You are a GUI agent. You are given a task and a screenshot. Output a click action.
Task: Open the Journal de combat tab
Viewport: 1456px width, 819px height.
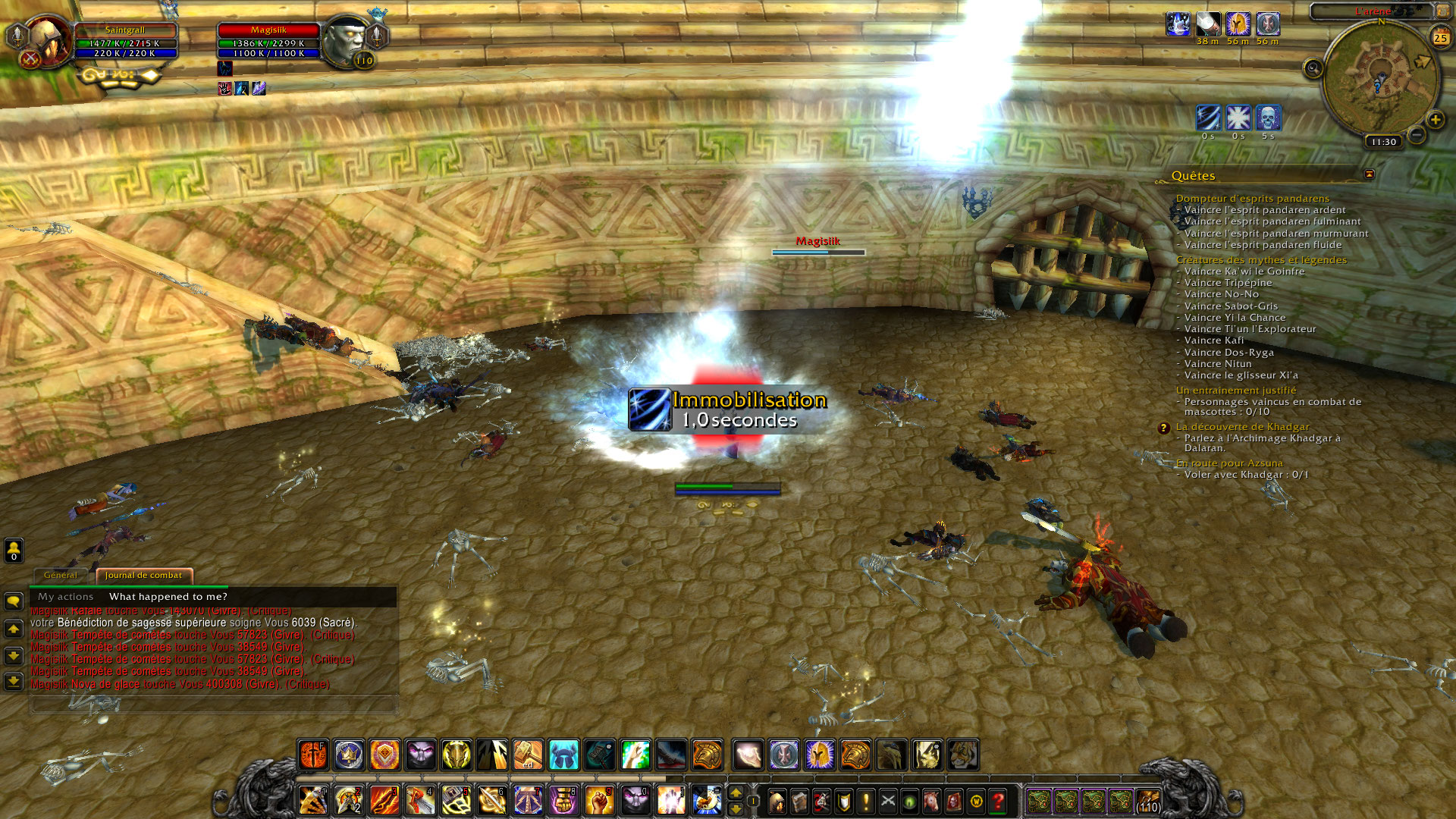click(x=143, y=576)
